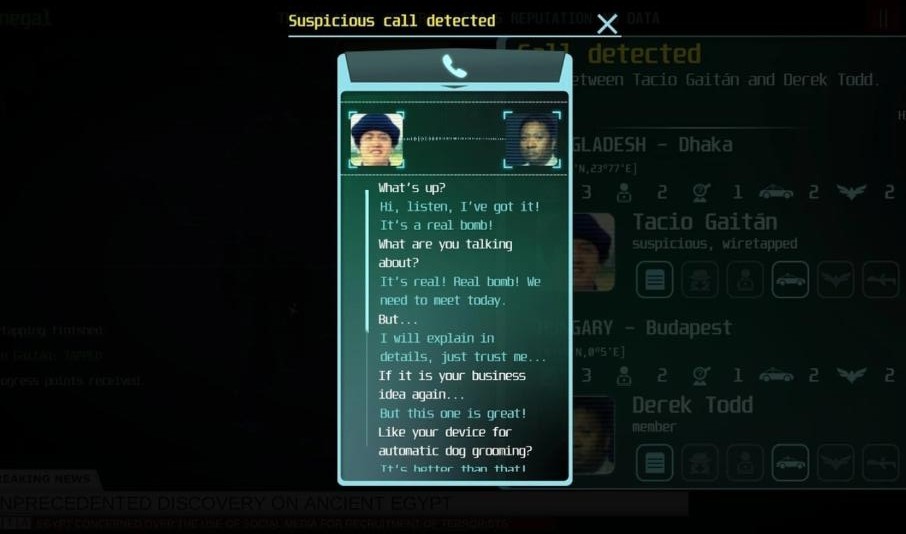Click the right-hand caller portrait in the call panel
The image size is (906, 534).
coord(531,140)
